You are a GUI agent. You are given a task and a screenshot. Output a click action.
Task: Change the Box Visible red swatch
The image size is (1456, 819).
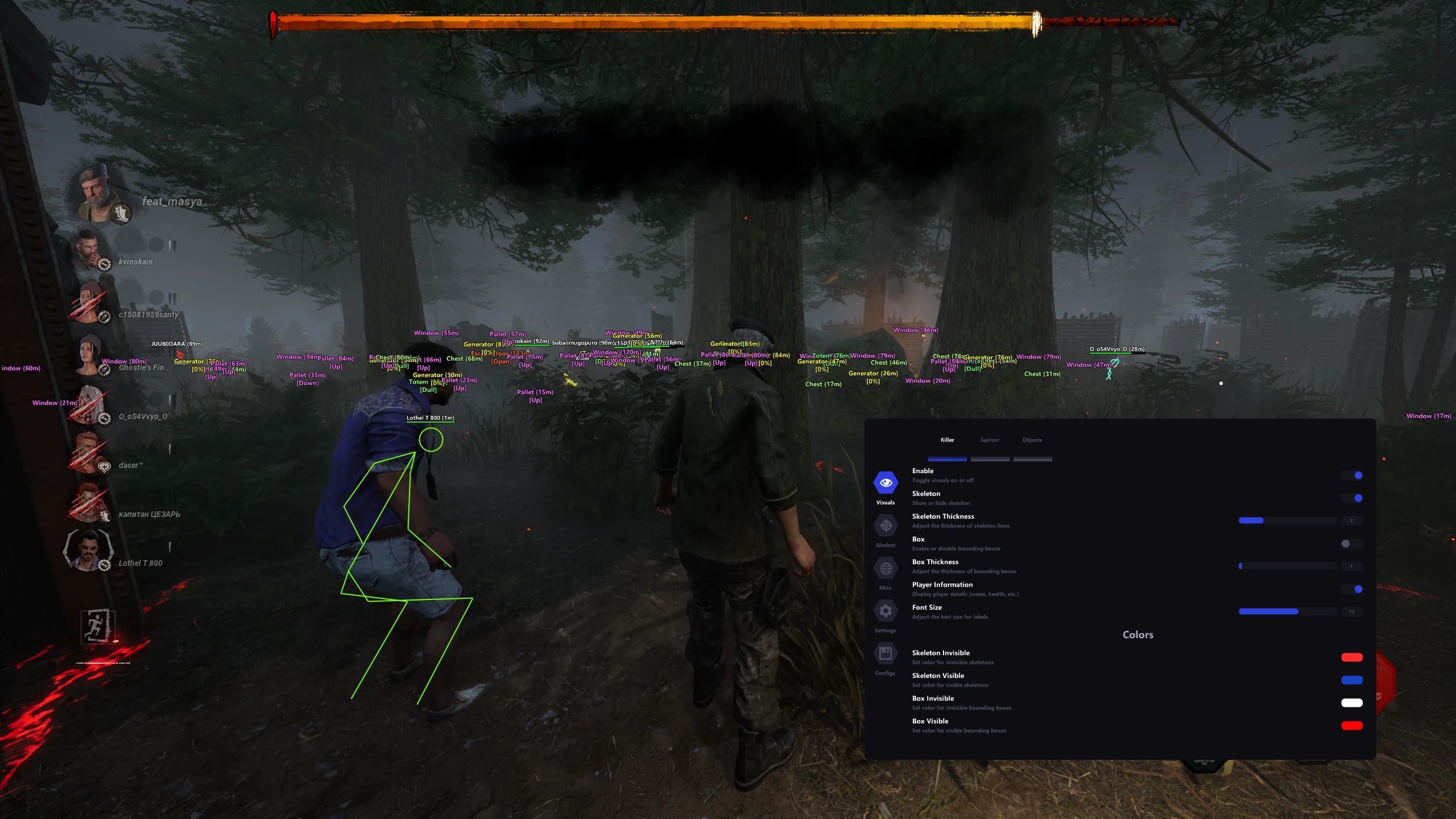coord(1351,726)
